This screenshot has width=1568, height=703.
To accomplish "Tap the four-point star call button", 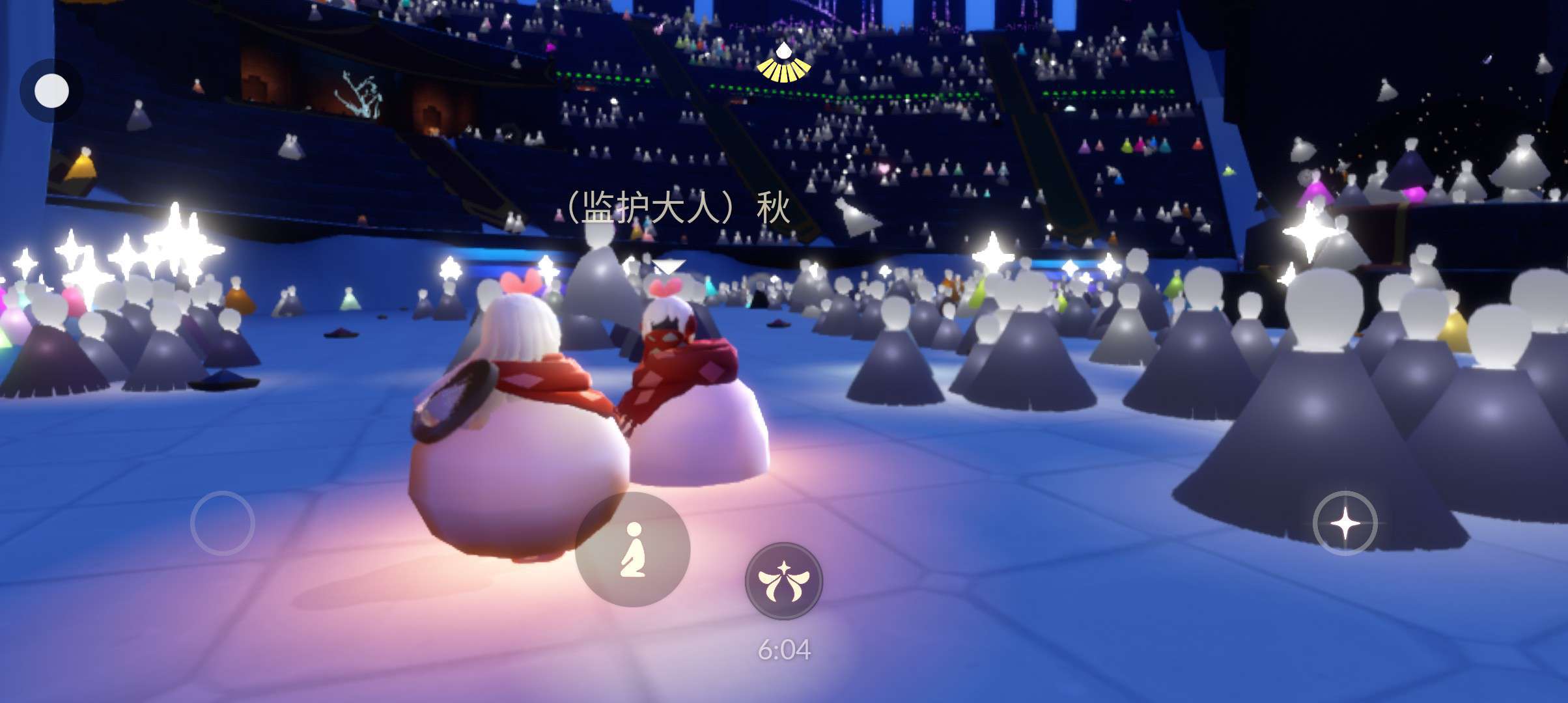I will pos(1345,523).
